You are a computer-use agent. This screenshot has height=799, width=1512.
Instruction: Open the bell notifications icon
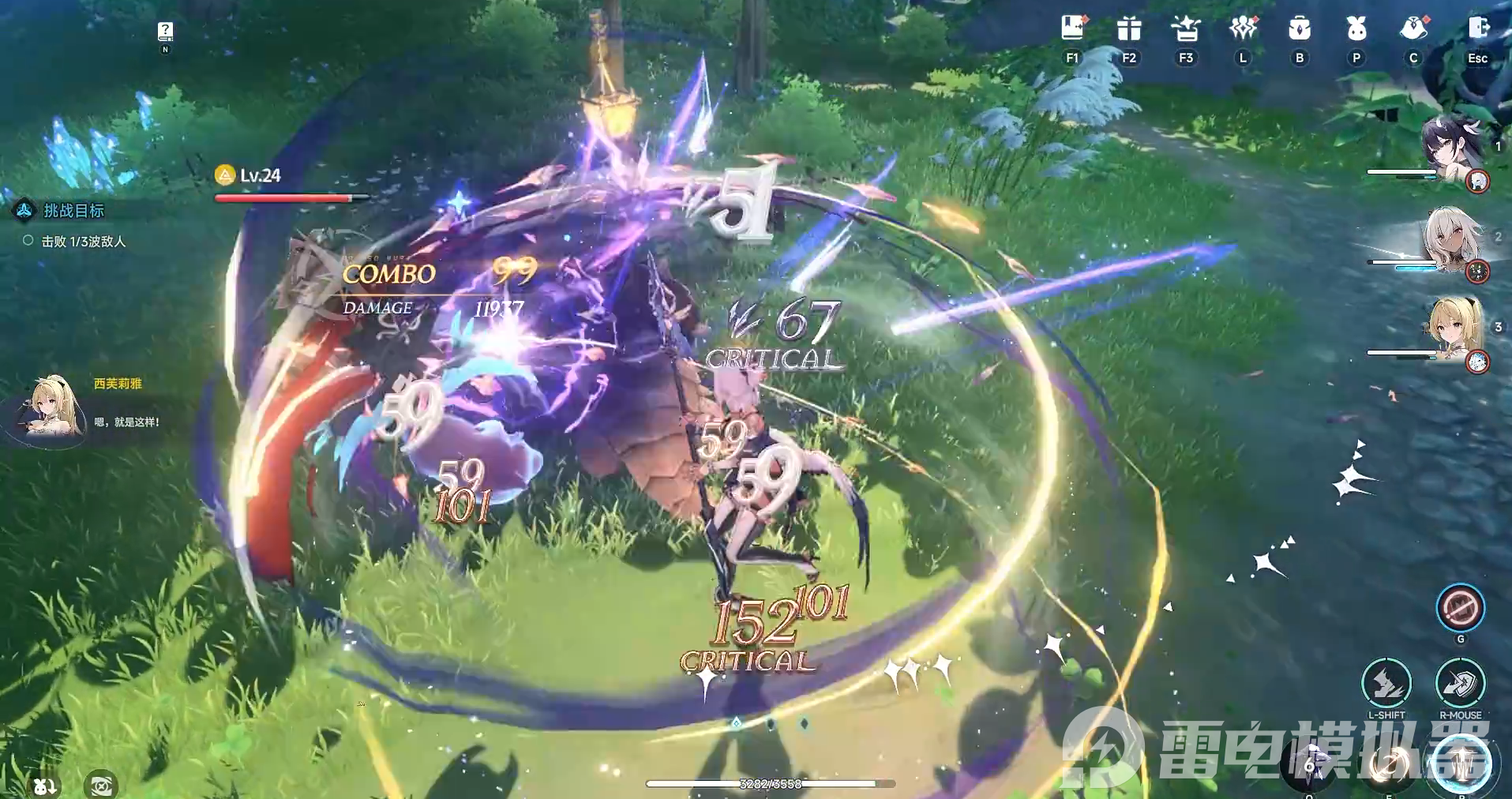[1413, 29]
